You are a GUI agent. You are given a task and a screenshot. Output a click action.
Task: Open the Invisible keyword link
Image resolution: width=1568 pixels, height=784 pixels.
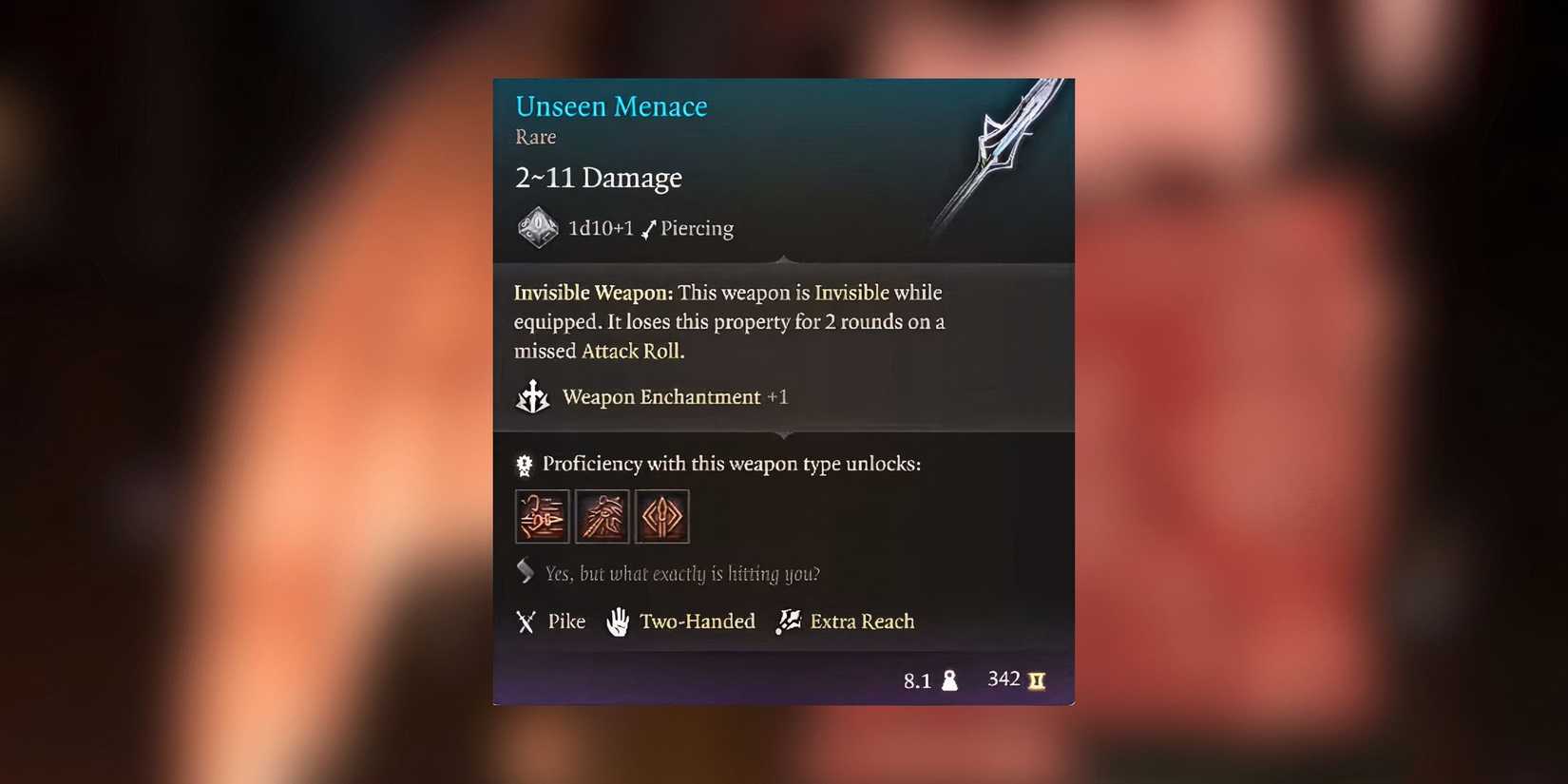coord(849,293)
